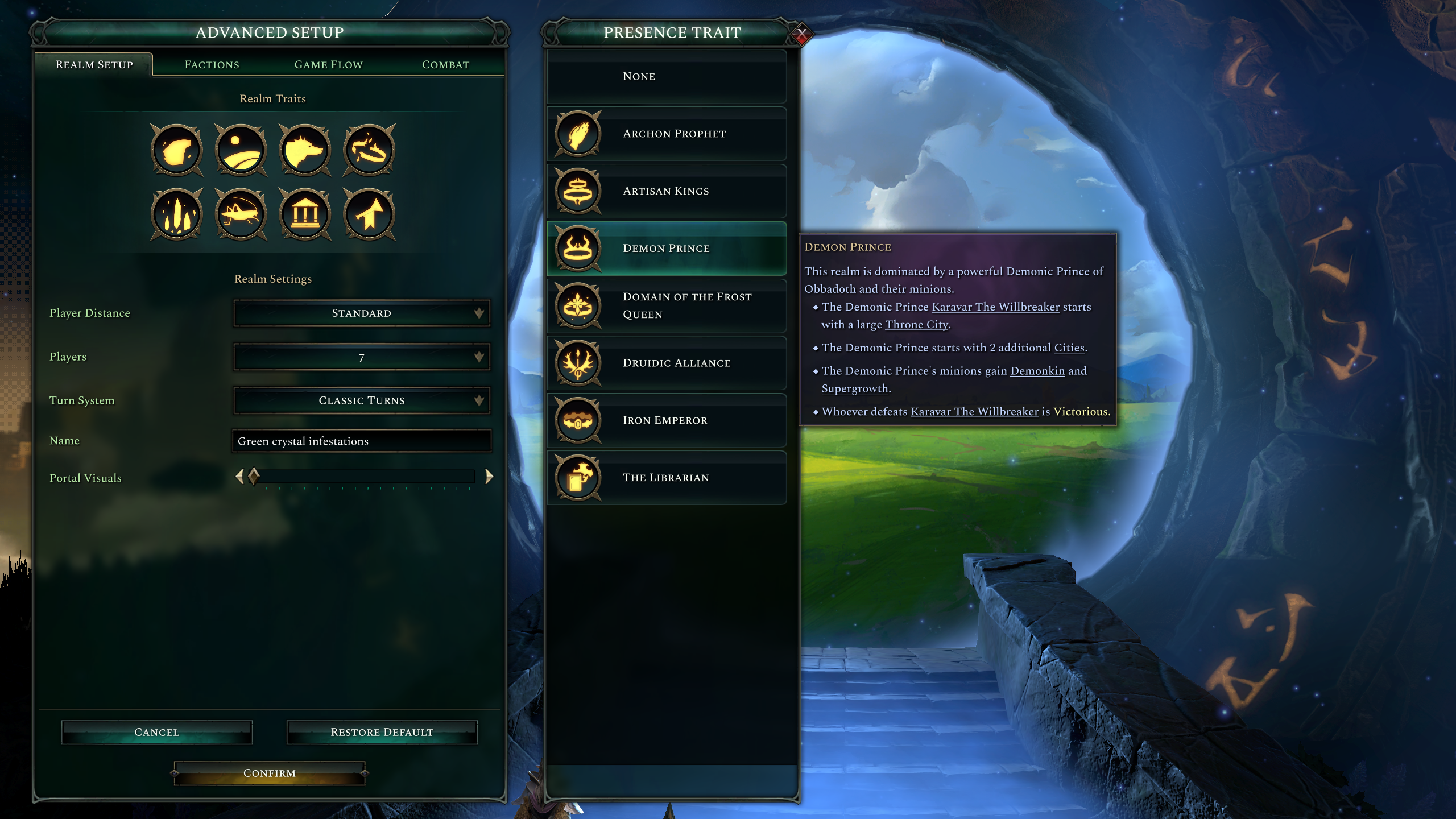This screenshot has width=1456, height=819.
Task: Select the crystal spikes realm trait icon
Action: pyautogui.click(x=176, y=215)
